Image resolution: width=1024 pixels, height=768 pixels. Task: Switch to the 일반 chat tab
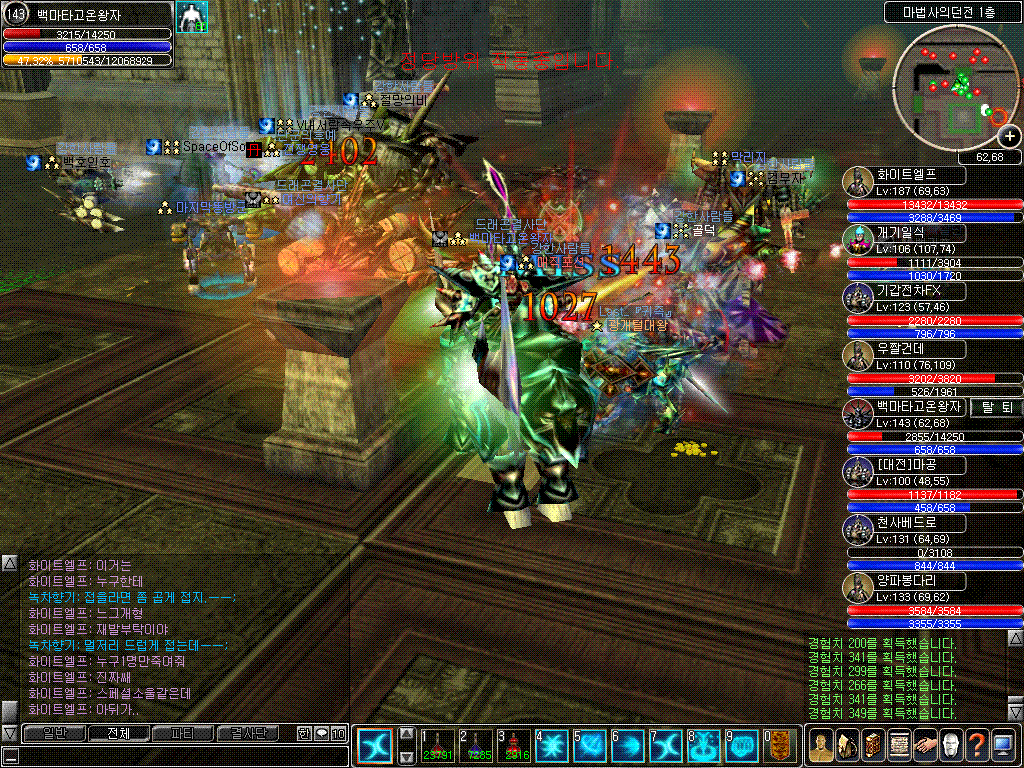[50, 733]
